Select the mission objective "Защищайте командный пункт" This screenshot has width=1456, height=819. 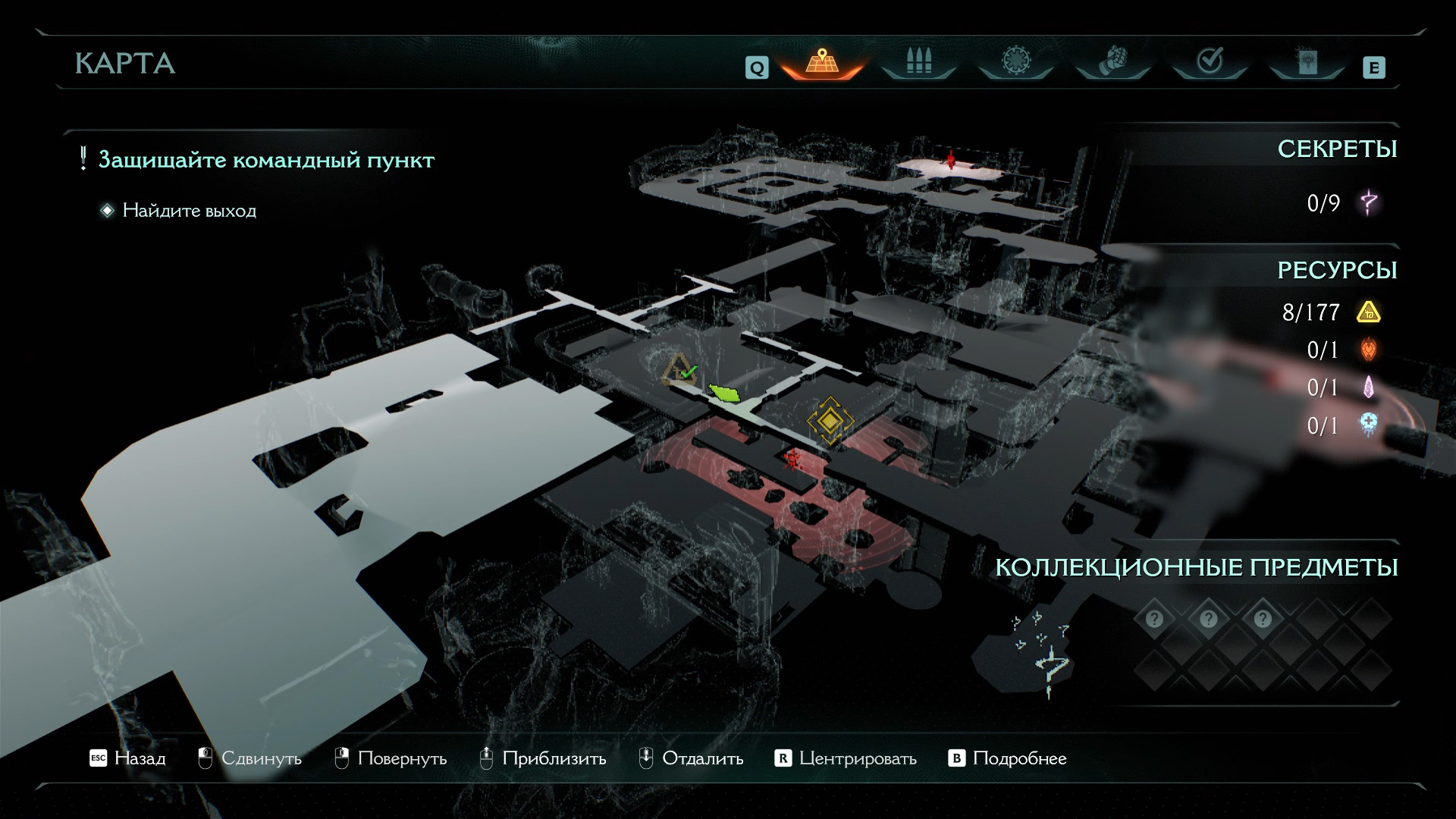[x=266, y=160]
